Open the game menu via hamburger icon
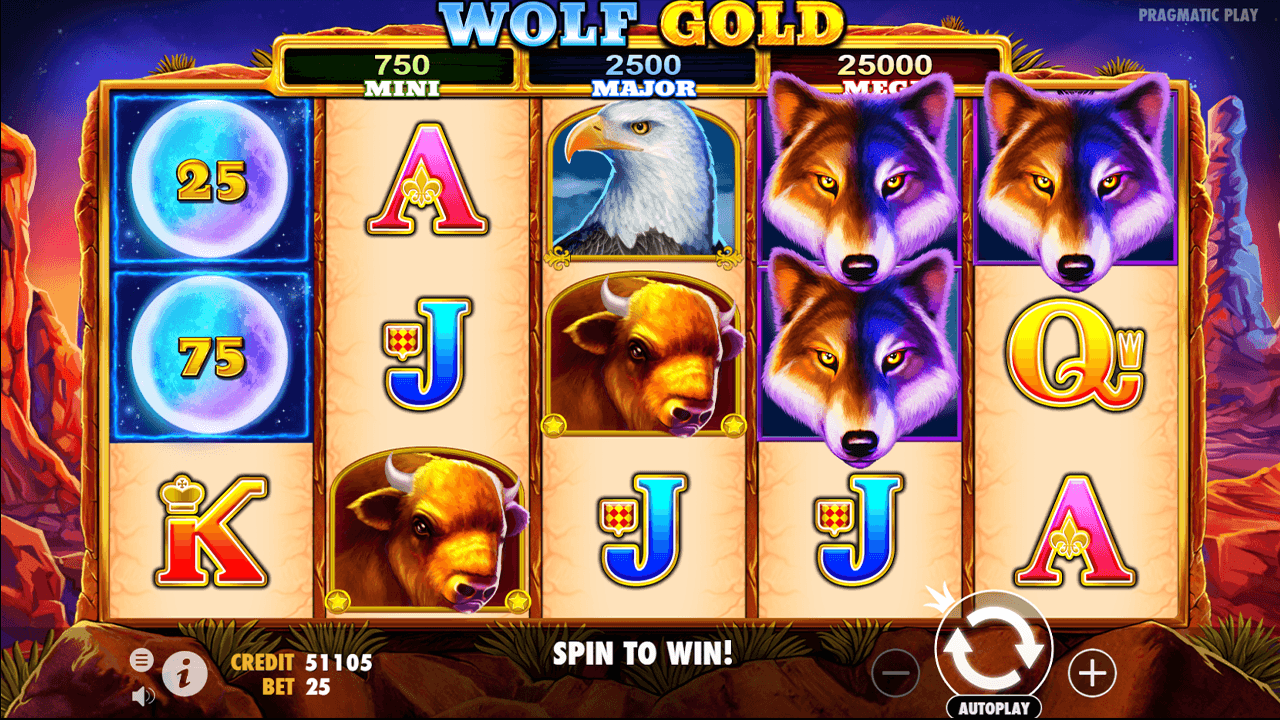The height and width of the screenshot is (720, 1280). [141, 660]
